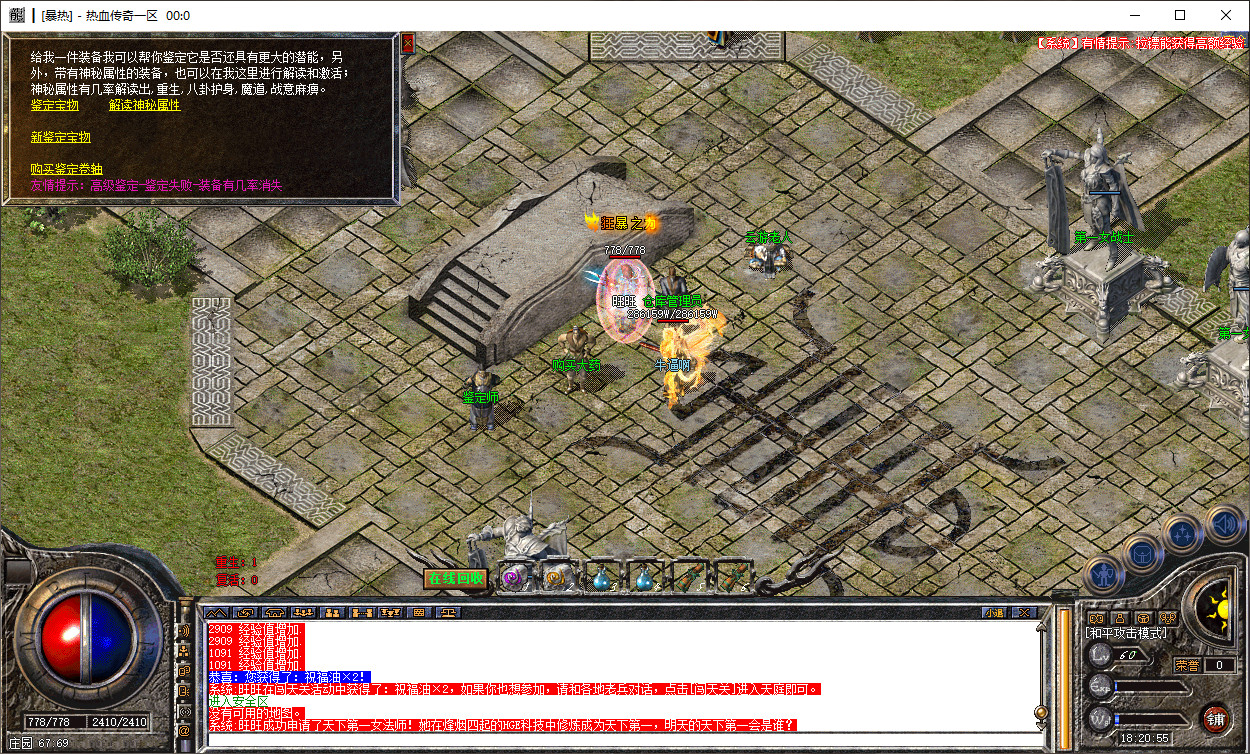Click the 荣誉 honor button
This screenshot has height=754, width=1250.
(x=1187, y=665)
